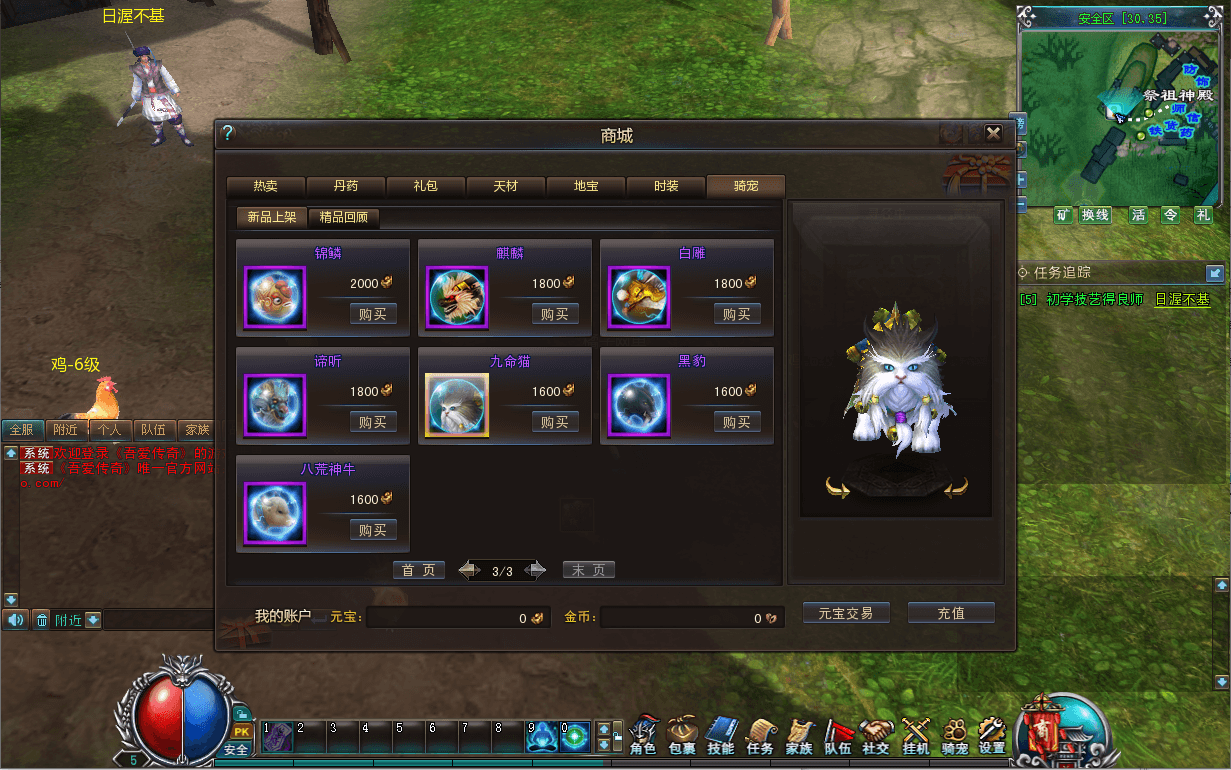
Task: Open the 技能 skills book icon
Action: pyautogui.click(x=720, y=736)
